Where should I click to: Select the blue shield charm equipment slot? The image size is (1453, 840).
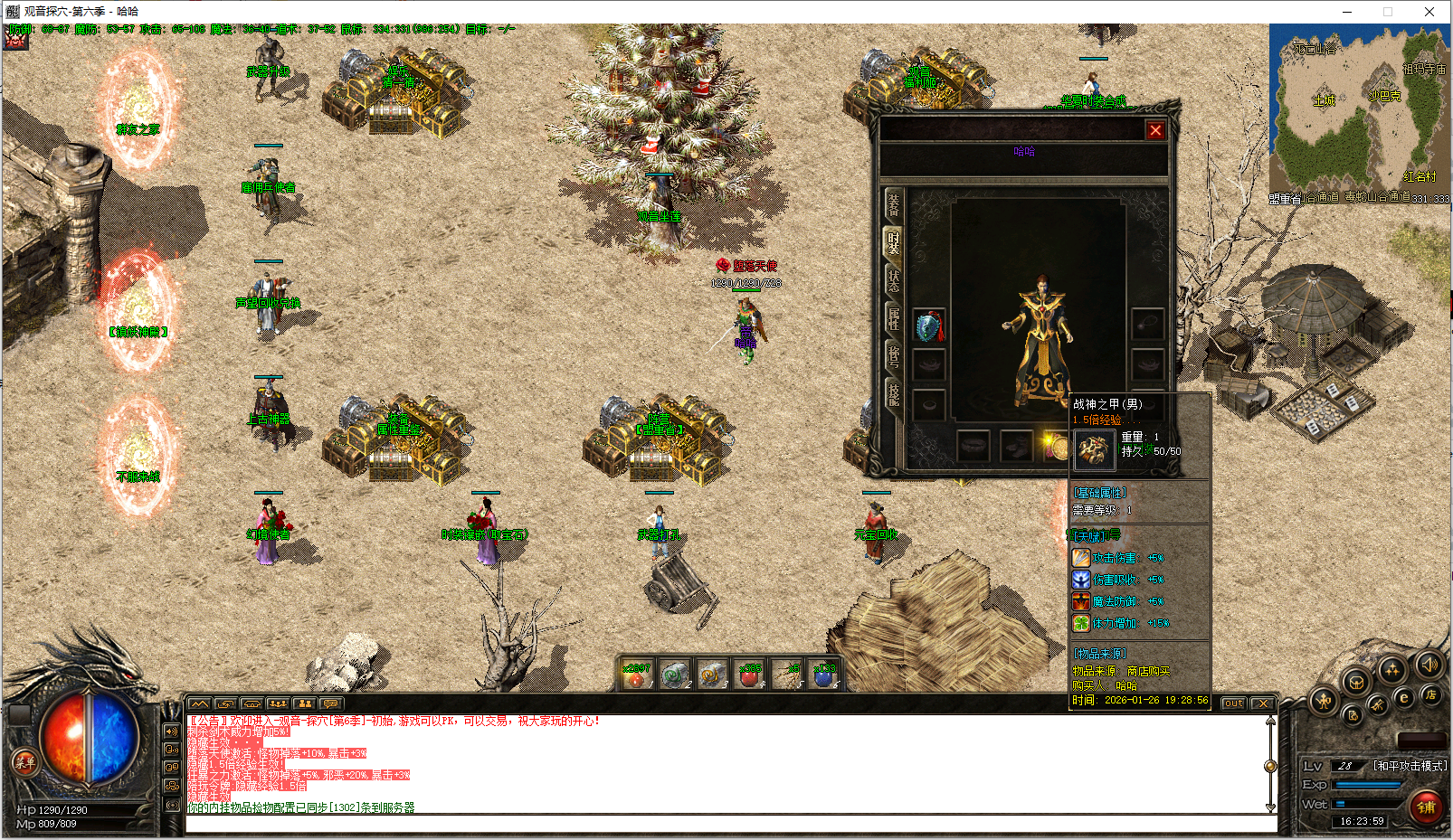click(929, 326)
